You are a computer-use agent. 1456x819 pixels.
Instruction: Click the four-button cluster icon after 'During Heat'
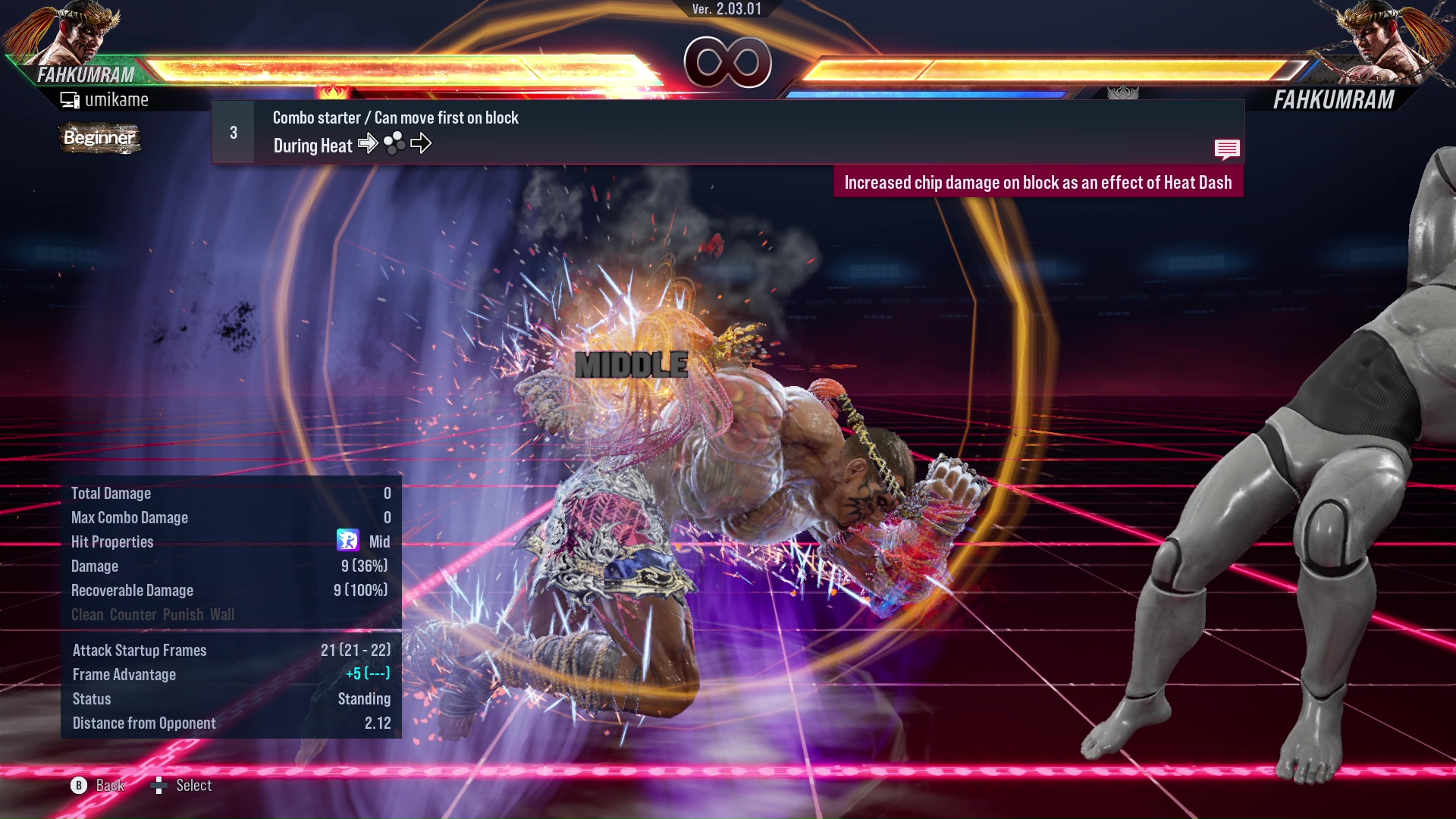[x=393, y=143]
